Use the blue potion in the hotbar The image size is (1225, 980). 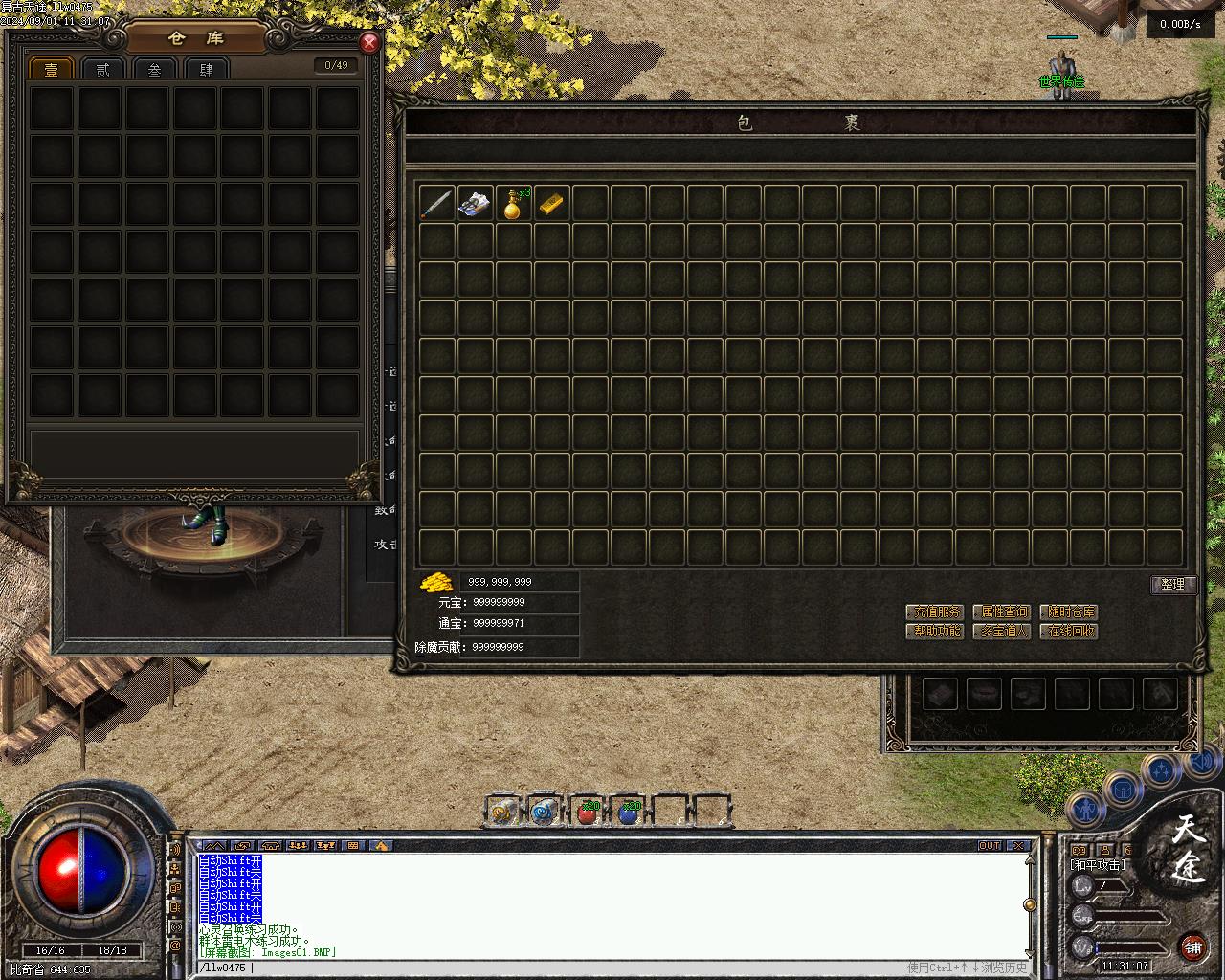pyautogui.click(x=628, y=813)
